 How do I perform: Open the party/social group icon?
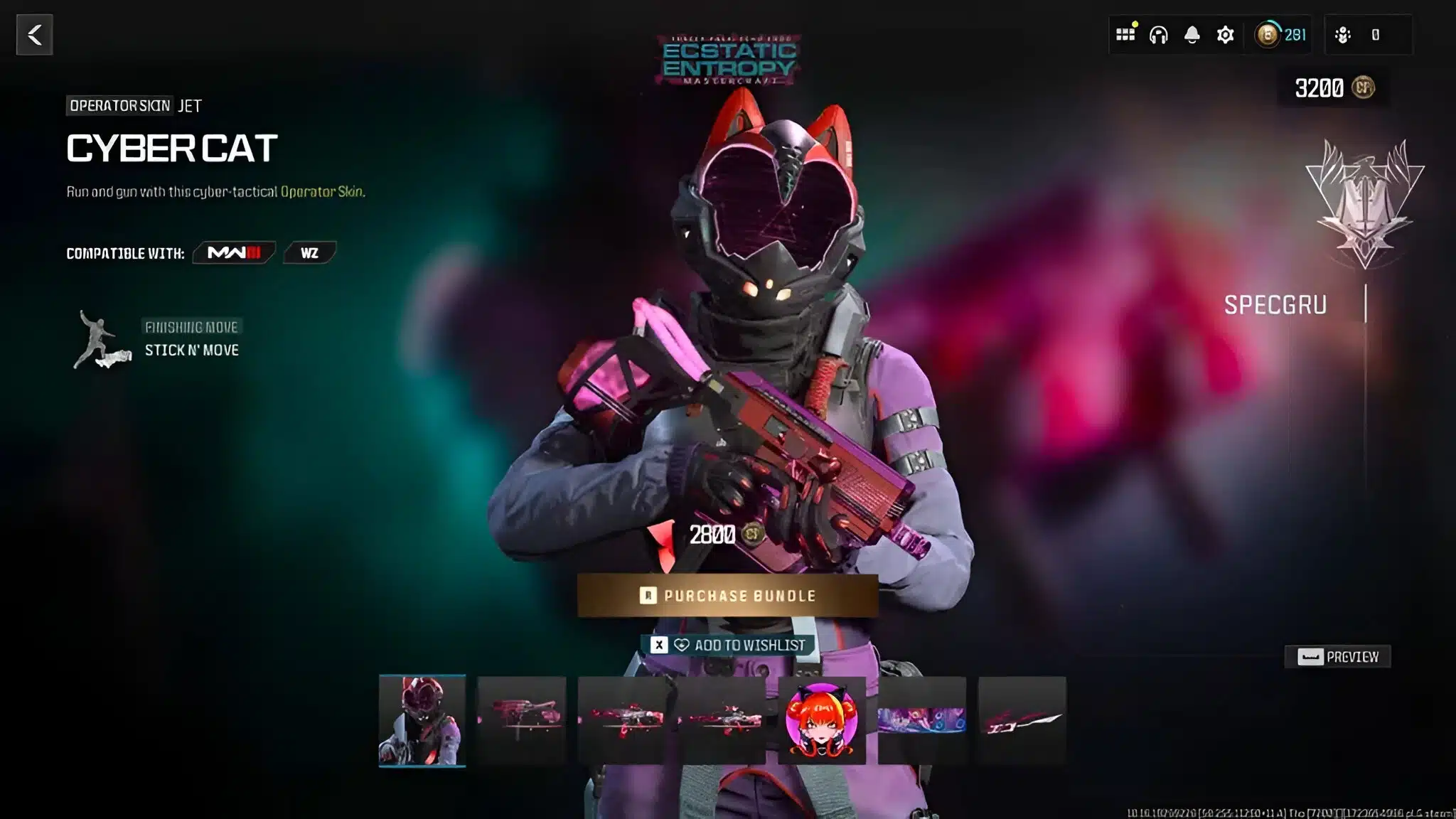1343,35
